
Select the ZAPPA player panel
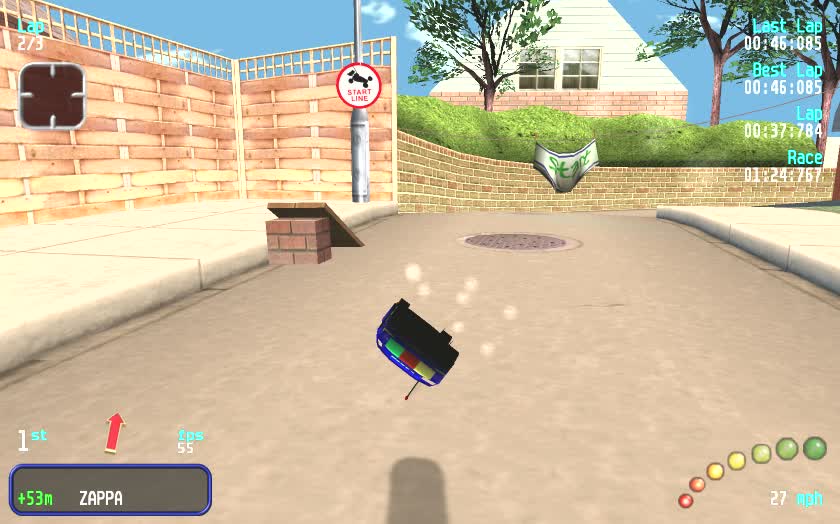point(111,490)
